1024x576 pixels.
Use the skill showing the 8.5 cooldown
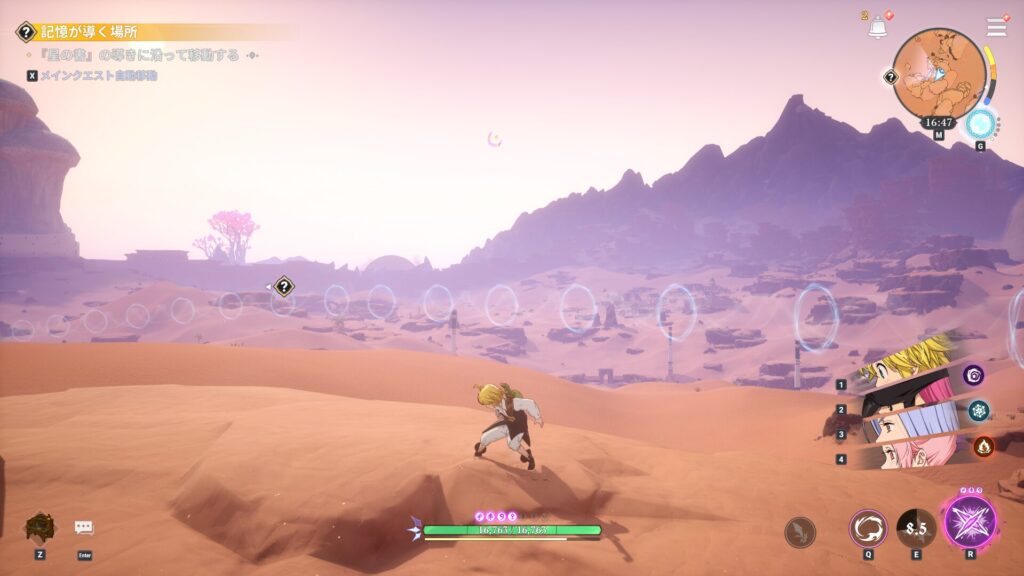(x=915, y=527)
